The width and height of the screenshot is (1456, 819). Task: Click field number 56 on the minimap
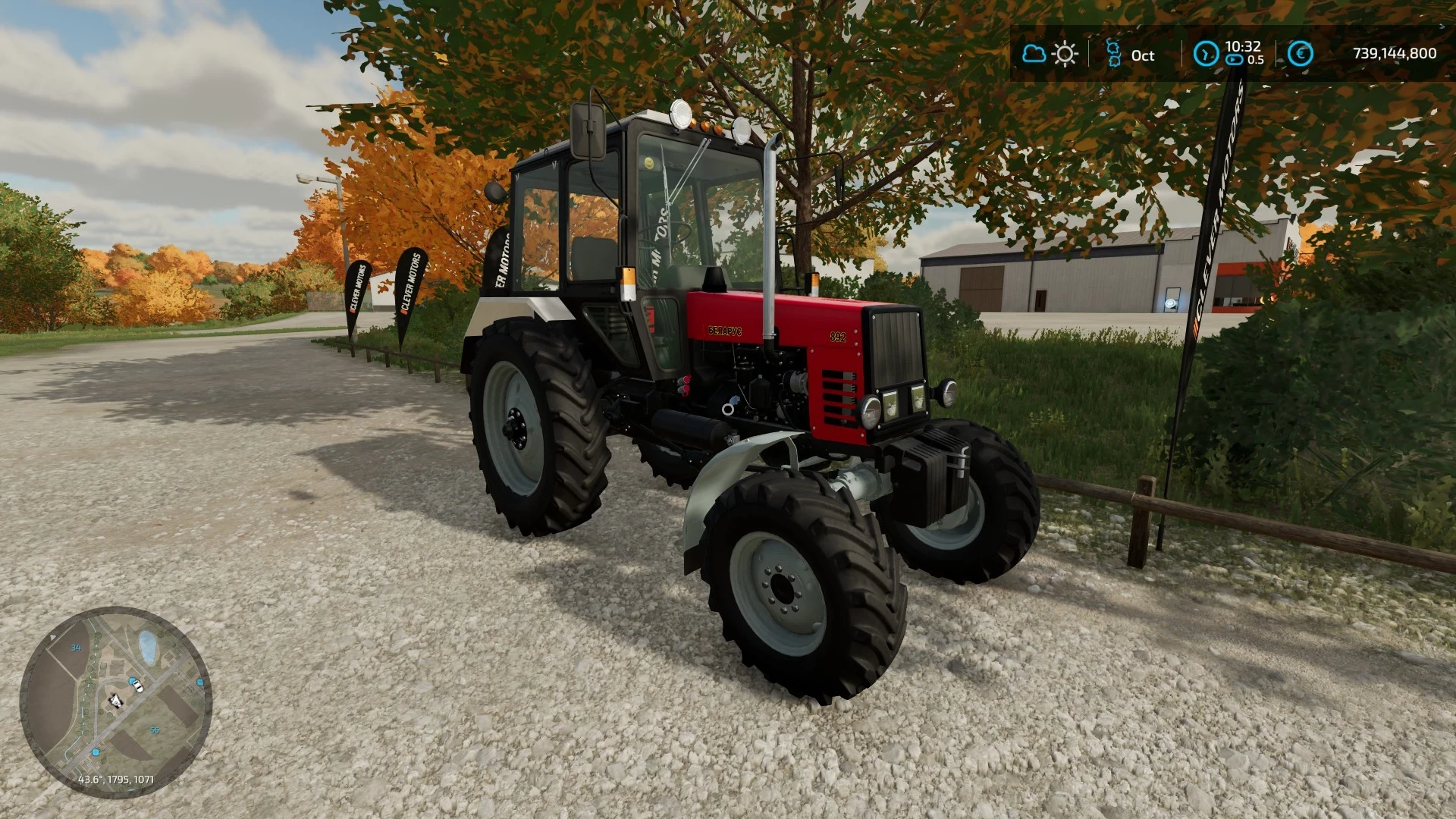[x=155, y=730]
